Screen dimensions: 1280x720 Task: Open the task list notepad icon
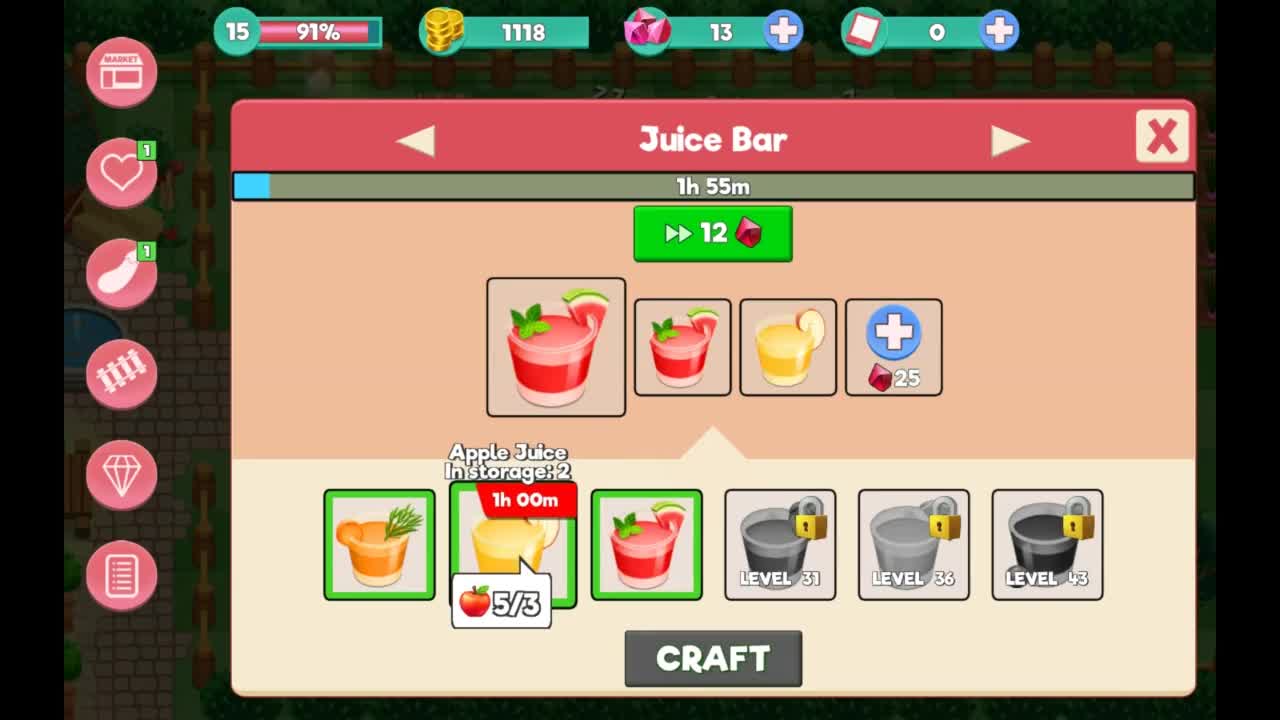(121, 575)
